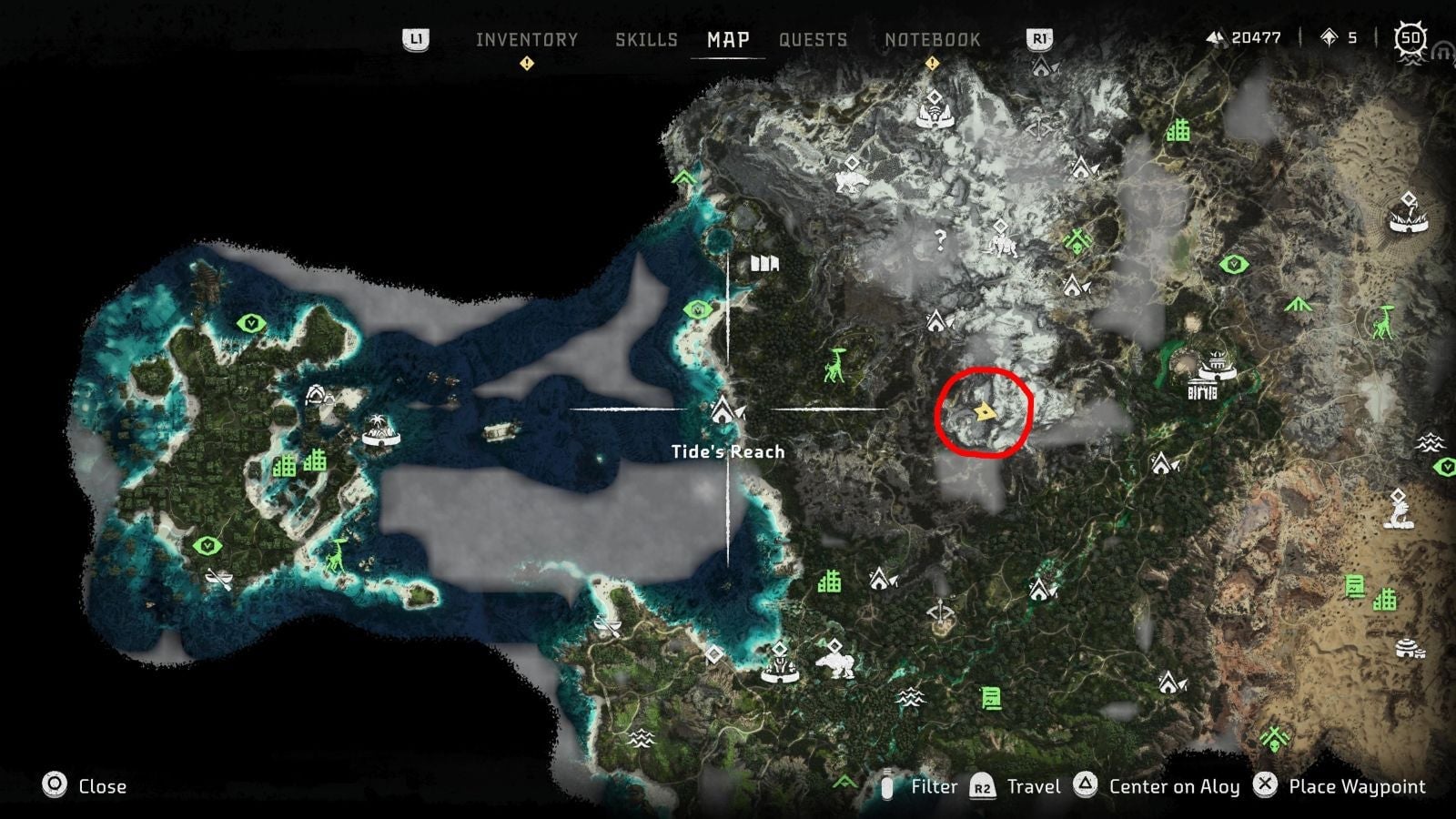Viewport: 1456px width, 819px height.
Task: Click the metal shards counter icon at top right
Action: [1217, 38]
